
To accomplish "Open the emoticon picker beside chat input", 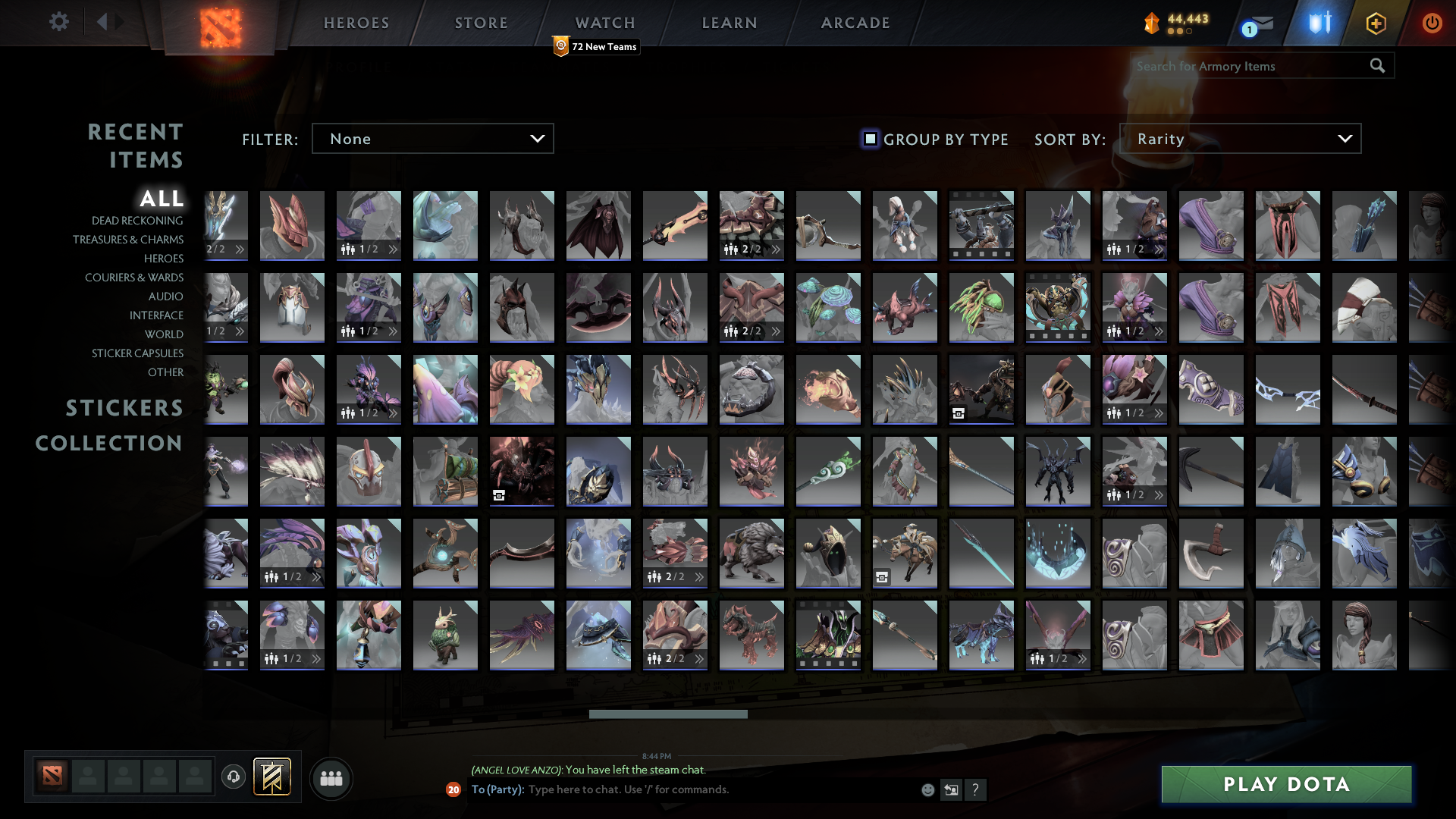I will coord(927,789).
